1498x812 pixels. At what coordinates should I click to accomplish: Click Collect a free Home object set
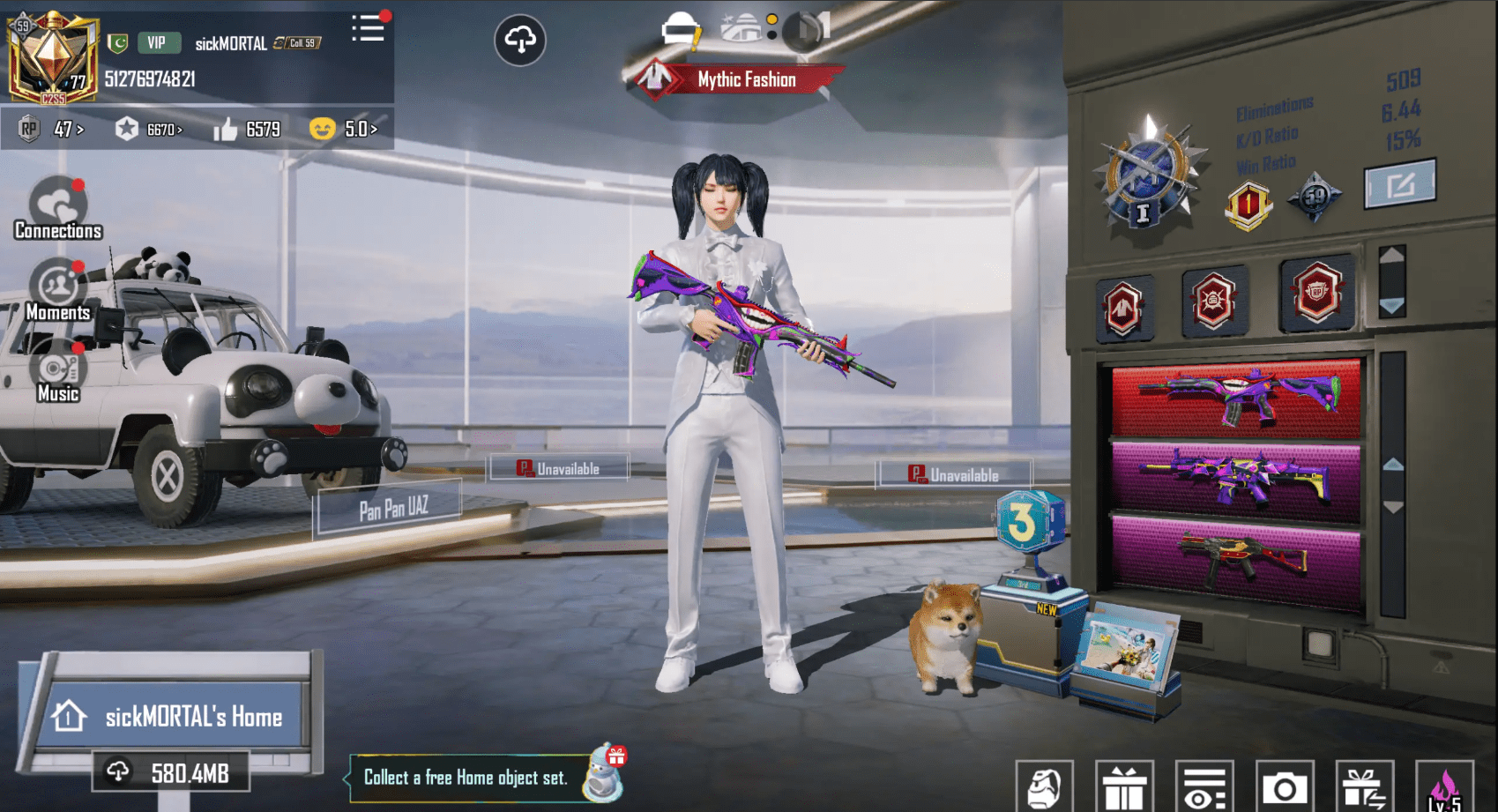tap(466, 778)
